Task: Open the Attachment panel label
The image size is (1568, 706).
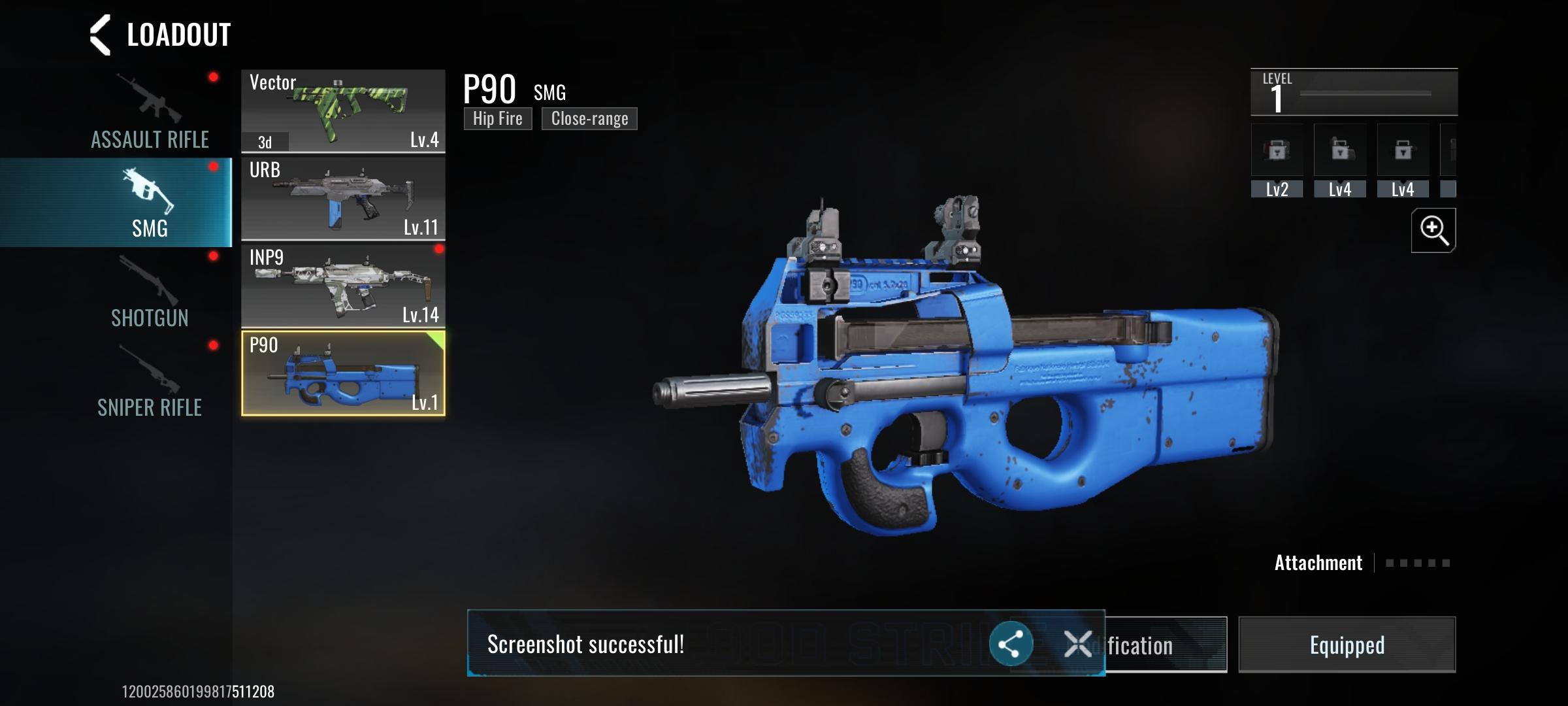Action: click(1318, 563)
